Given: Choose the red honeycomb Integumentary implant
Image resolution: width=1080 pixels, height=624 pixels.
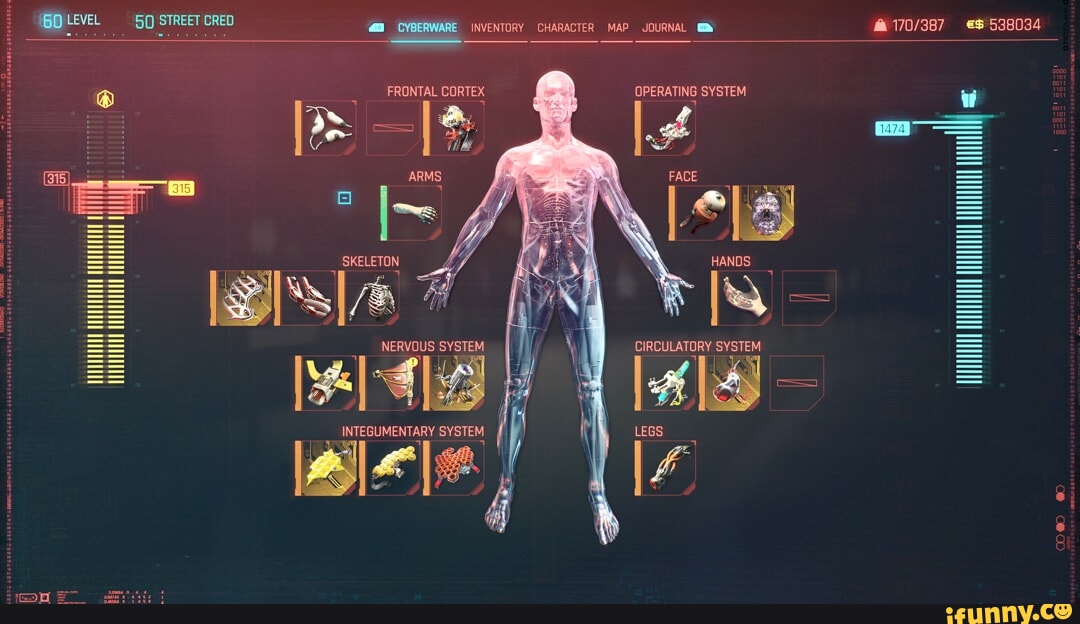Looking at the screenshot, I should 455,468.
